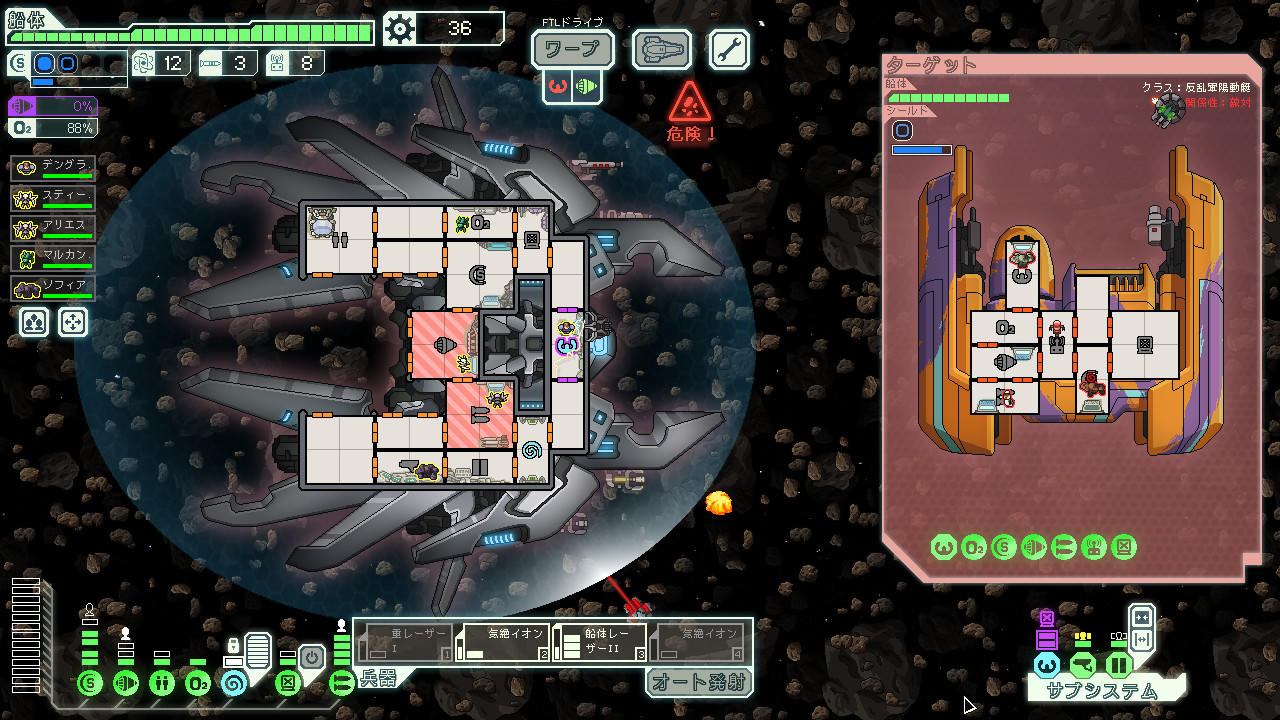Viewport: 1280px width, 720px height.
Task: Target the enemy O2 system in the target panel
Action: point(974,547)
